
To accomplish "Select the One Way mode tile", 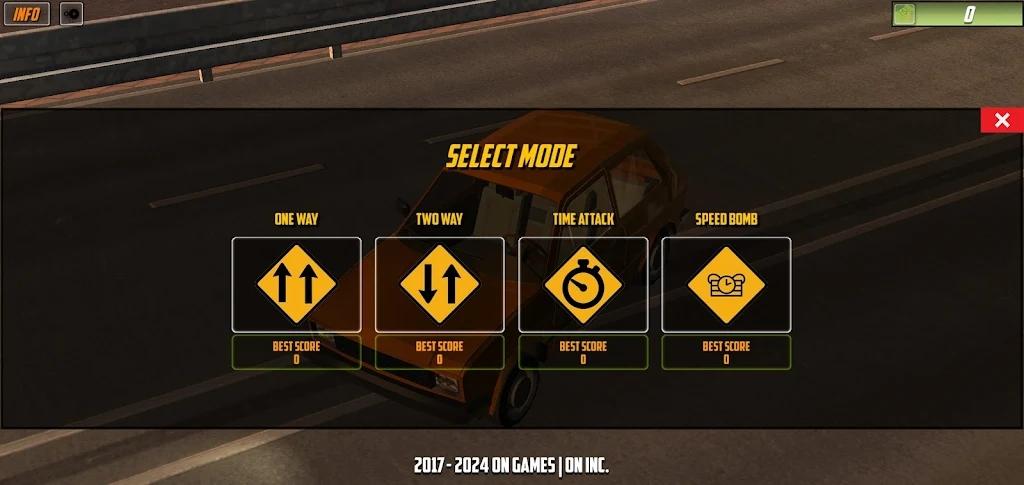I will tap(296, 285).
